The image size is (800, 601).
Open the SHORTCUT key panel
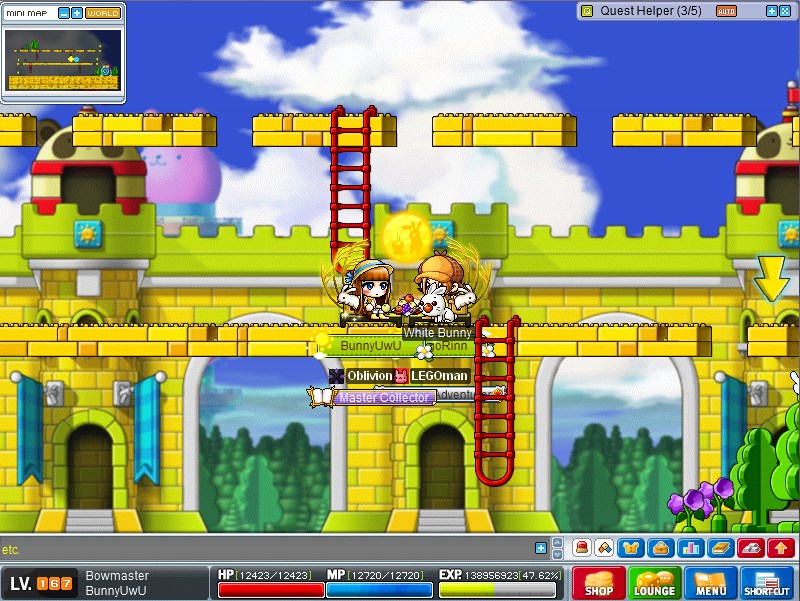pos(768,584)
